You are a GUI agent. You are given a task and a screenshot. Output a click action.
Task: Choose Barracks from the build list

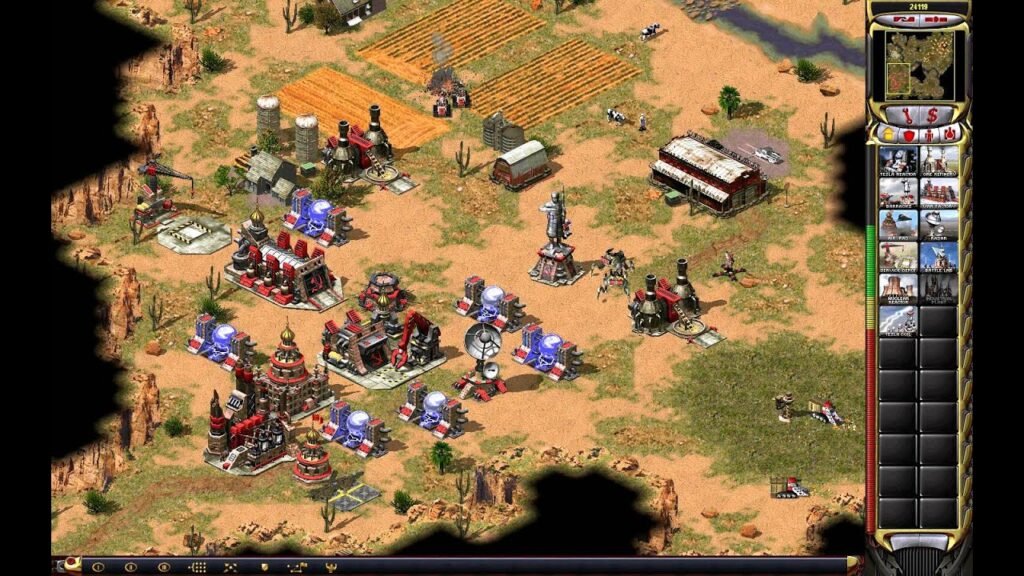(x=898, y=193)
